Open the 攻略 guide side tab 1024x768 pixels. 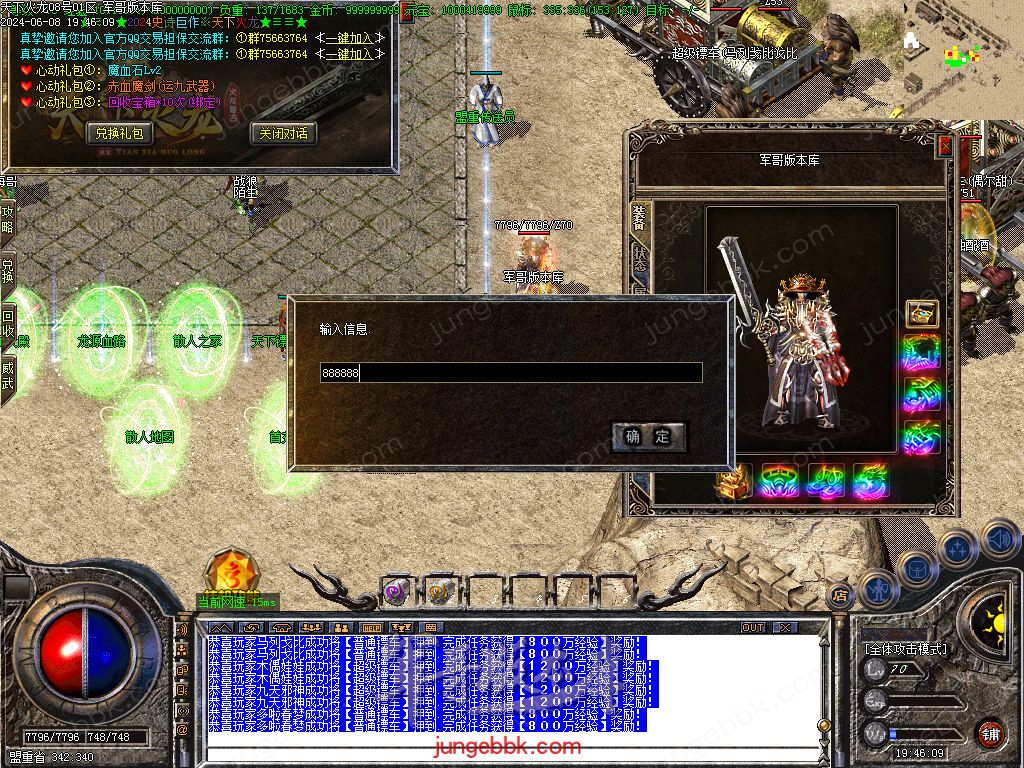[x=7, y=220]
